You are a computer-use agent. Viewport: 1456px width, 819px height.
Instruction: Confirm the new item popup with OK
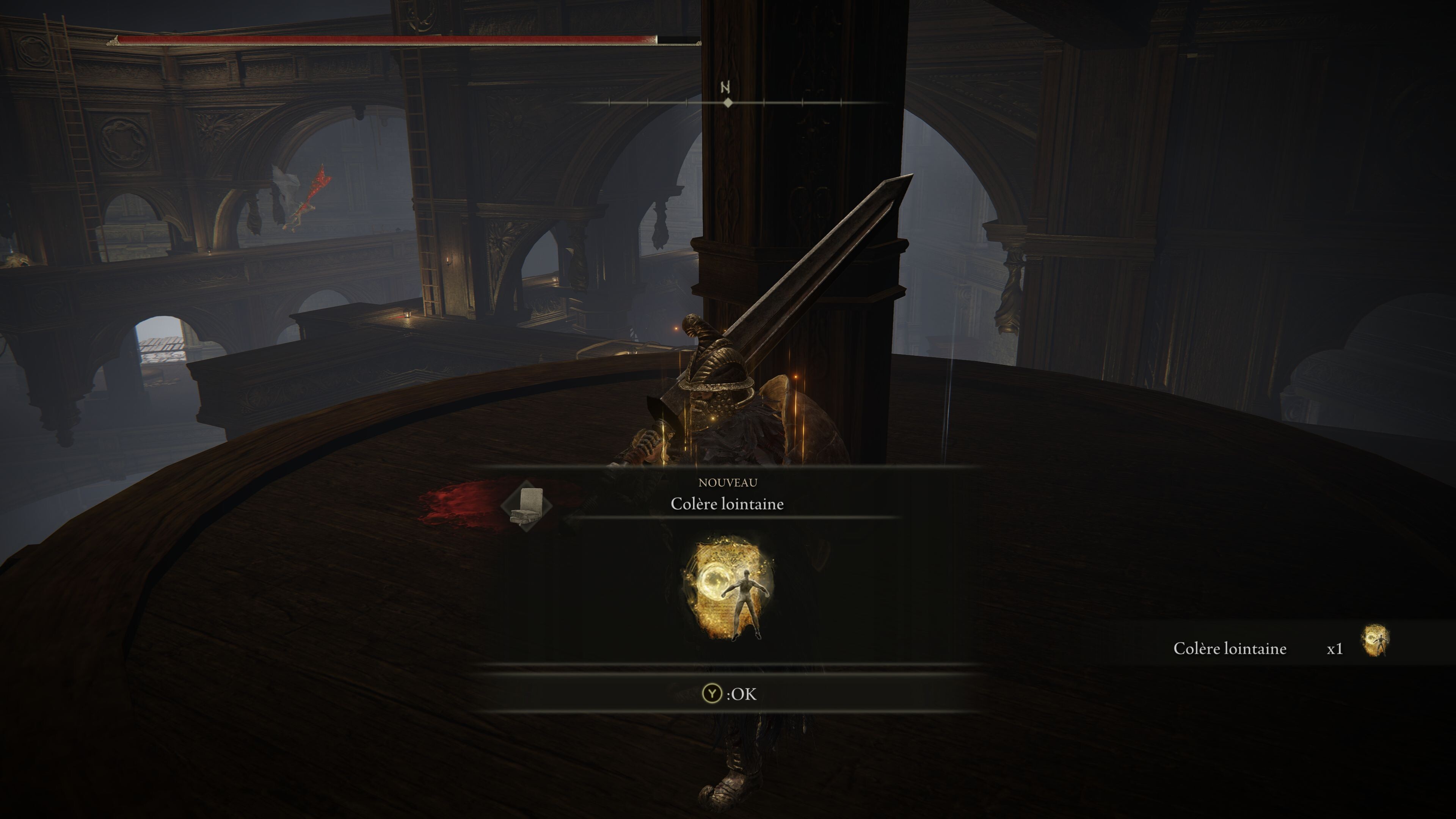(x=728, y=693)
